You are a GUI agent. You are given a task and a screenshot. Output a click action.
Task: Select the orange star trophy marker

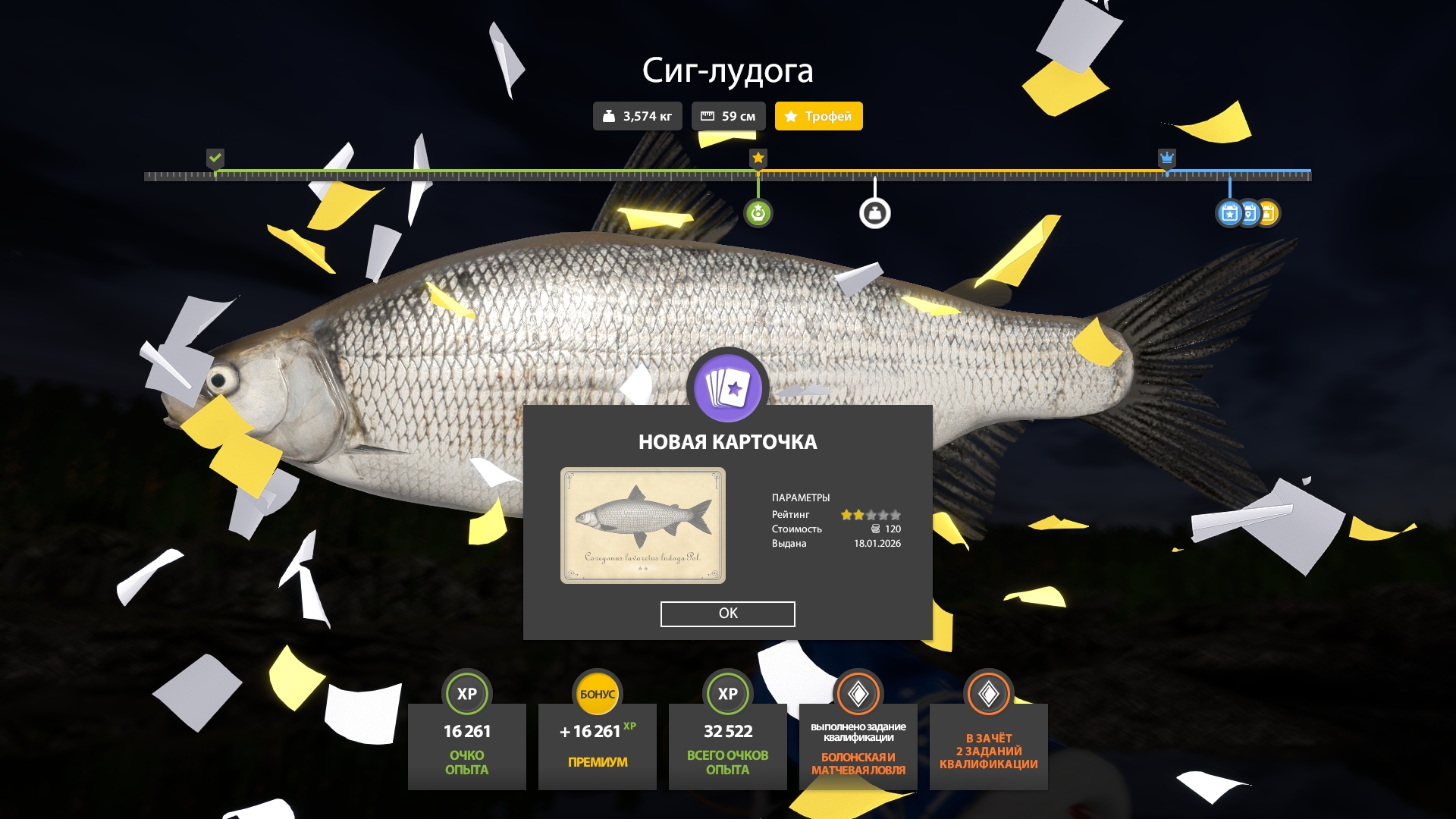click(x=758, y=158)
